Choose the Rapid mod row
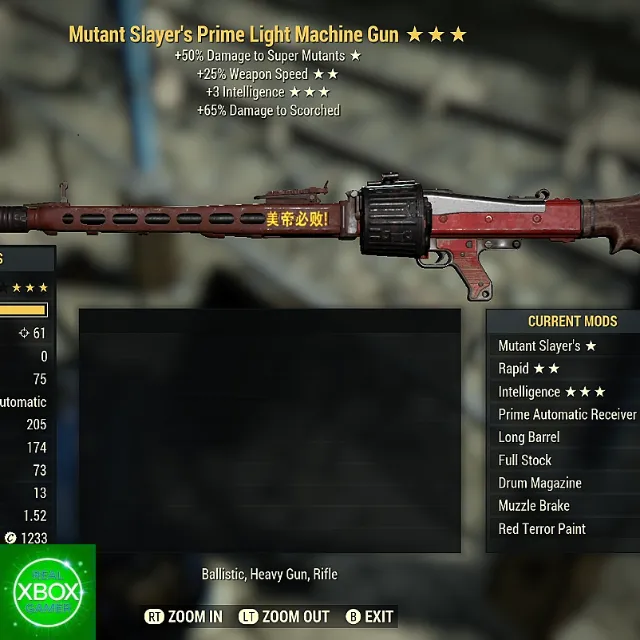The image size is (640, 640). pos(529,369)
